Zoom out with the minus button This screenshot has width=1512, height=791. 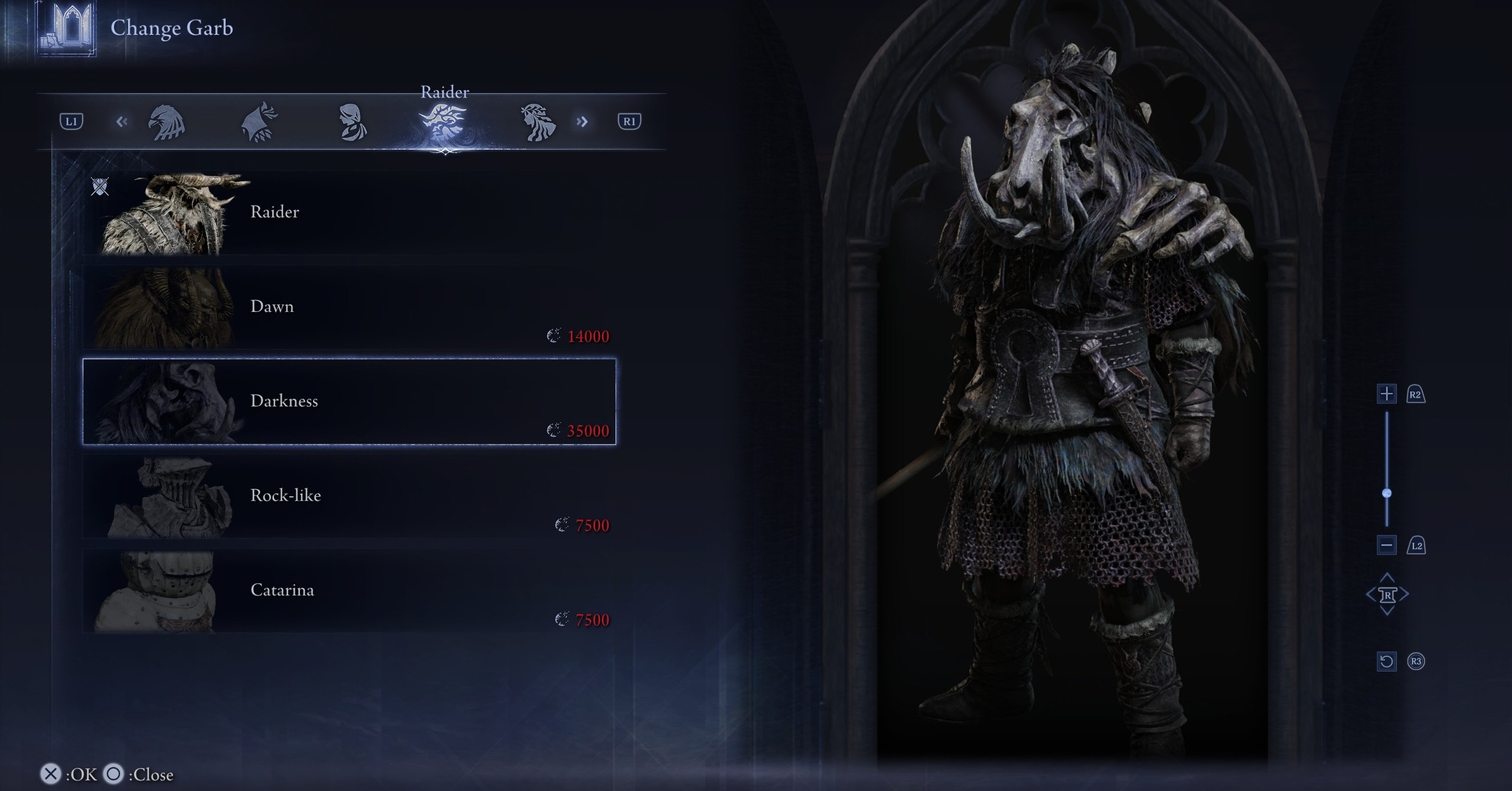click(x=1387, y=545)
